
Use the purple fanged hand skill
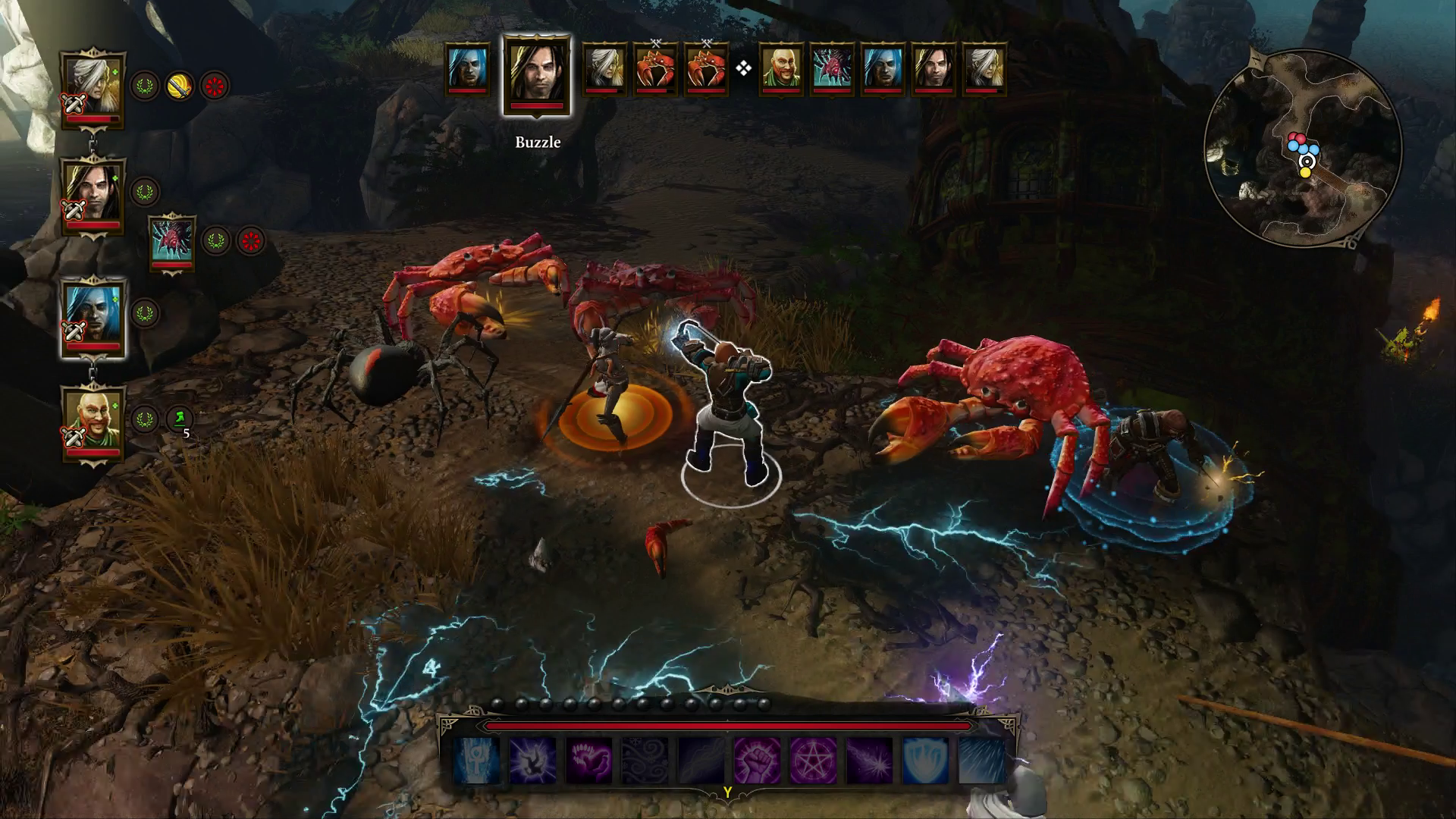589,761
